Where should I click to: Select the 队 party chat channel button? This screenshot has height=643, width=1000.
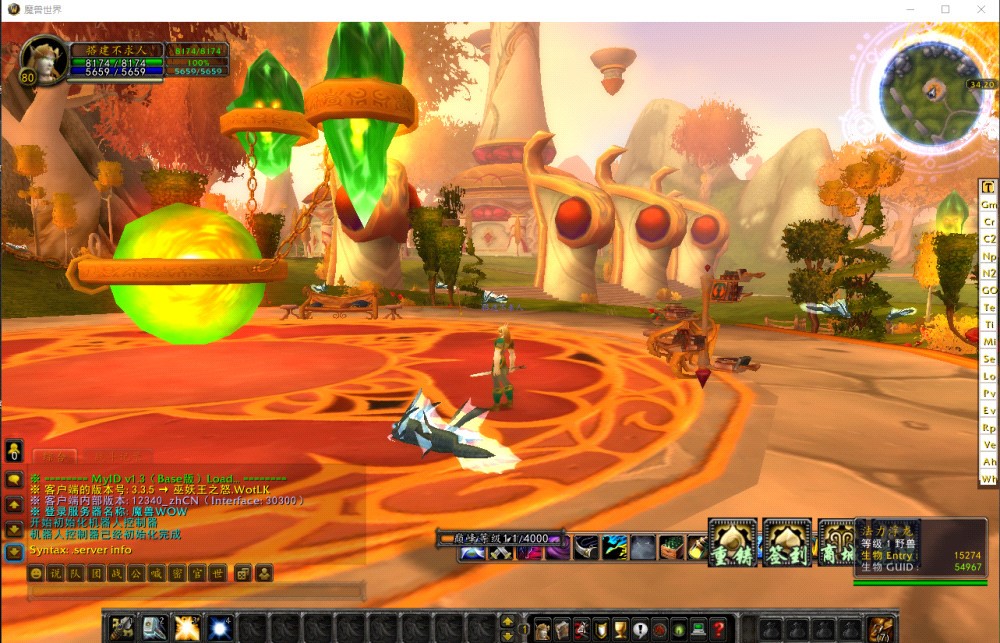tap(75, 574)
